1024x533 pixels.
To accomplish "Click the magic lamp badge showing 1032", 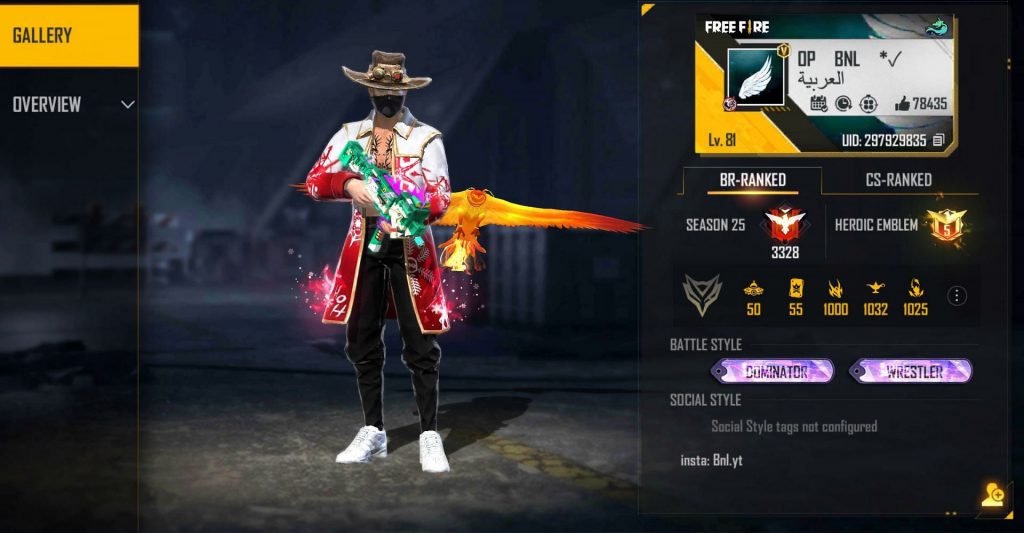I will click(x=875, y=290).
